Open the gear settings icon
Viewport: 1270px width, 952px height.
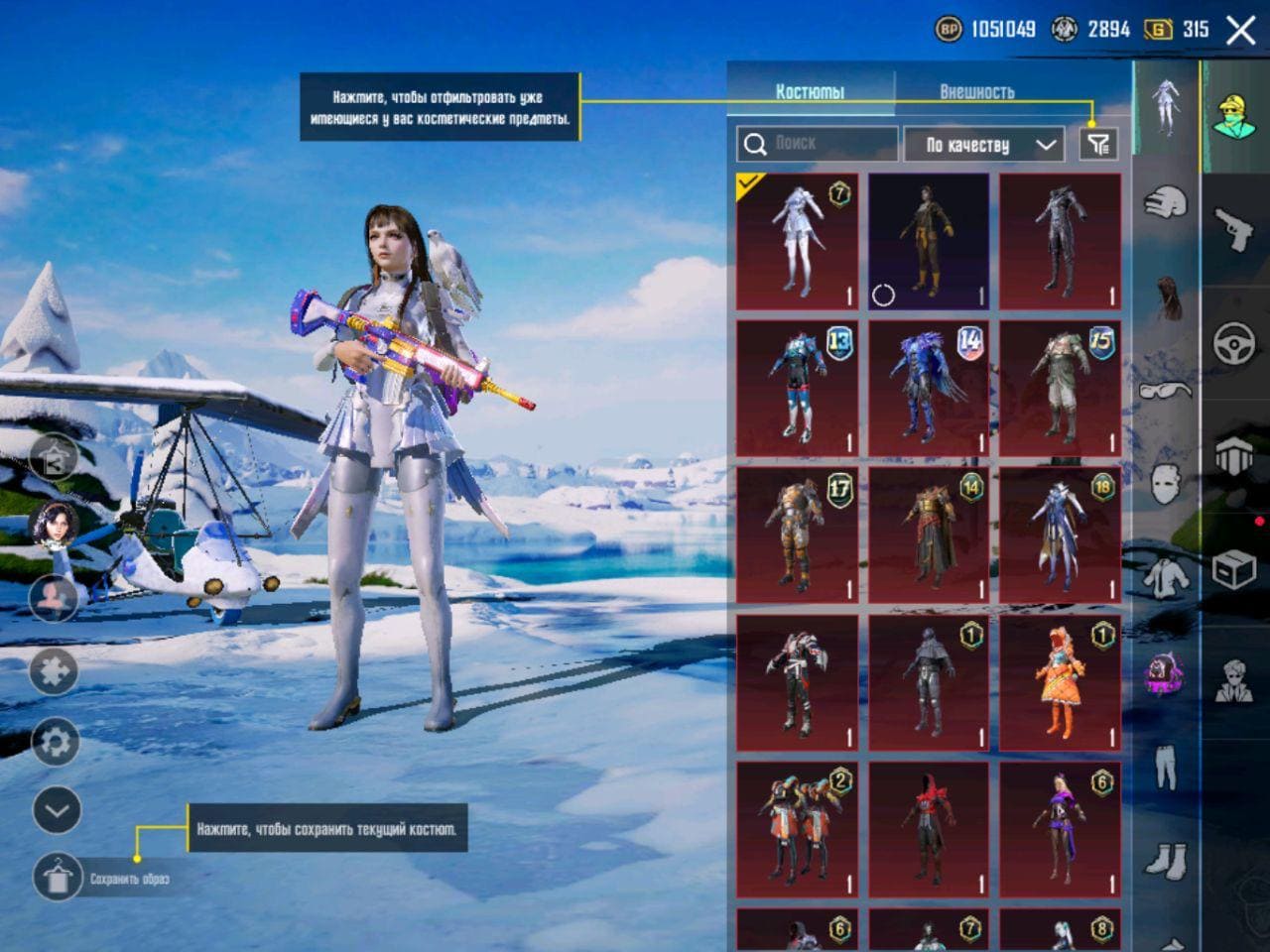pos(56,742)
